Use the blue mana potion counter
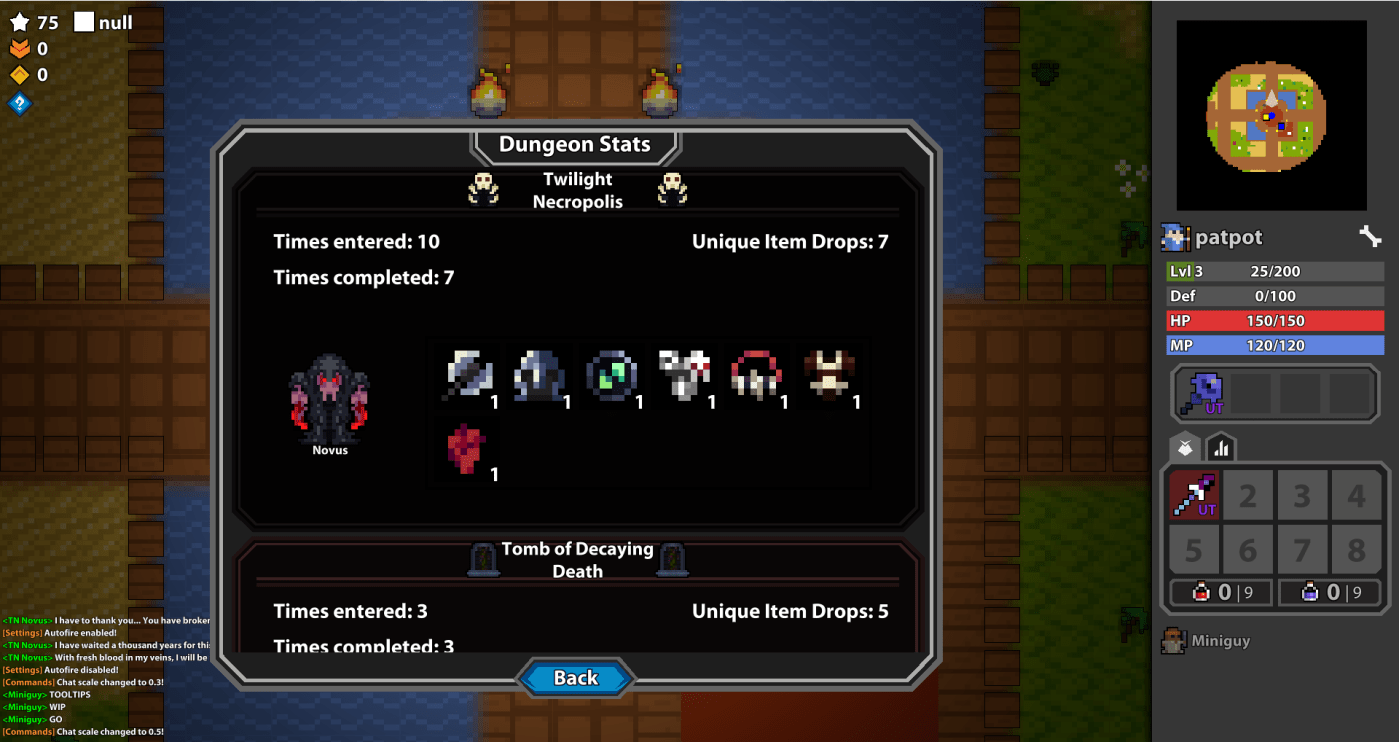This screenshot has width=1399, height=742. point(1328,592)
